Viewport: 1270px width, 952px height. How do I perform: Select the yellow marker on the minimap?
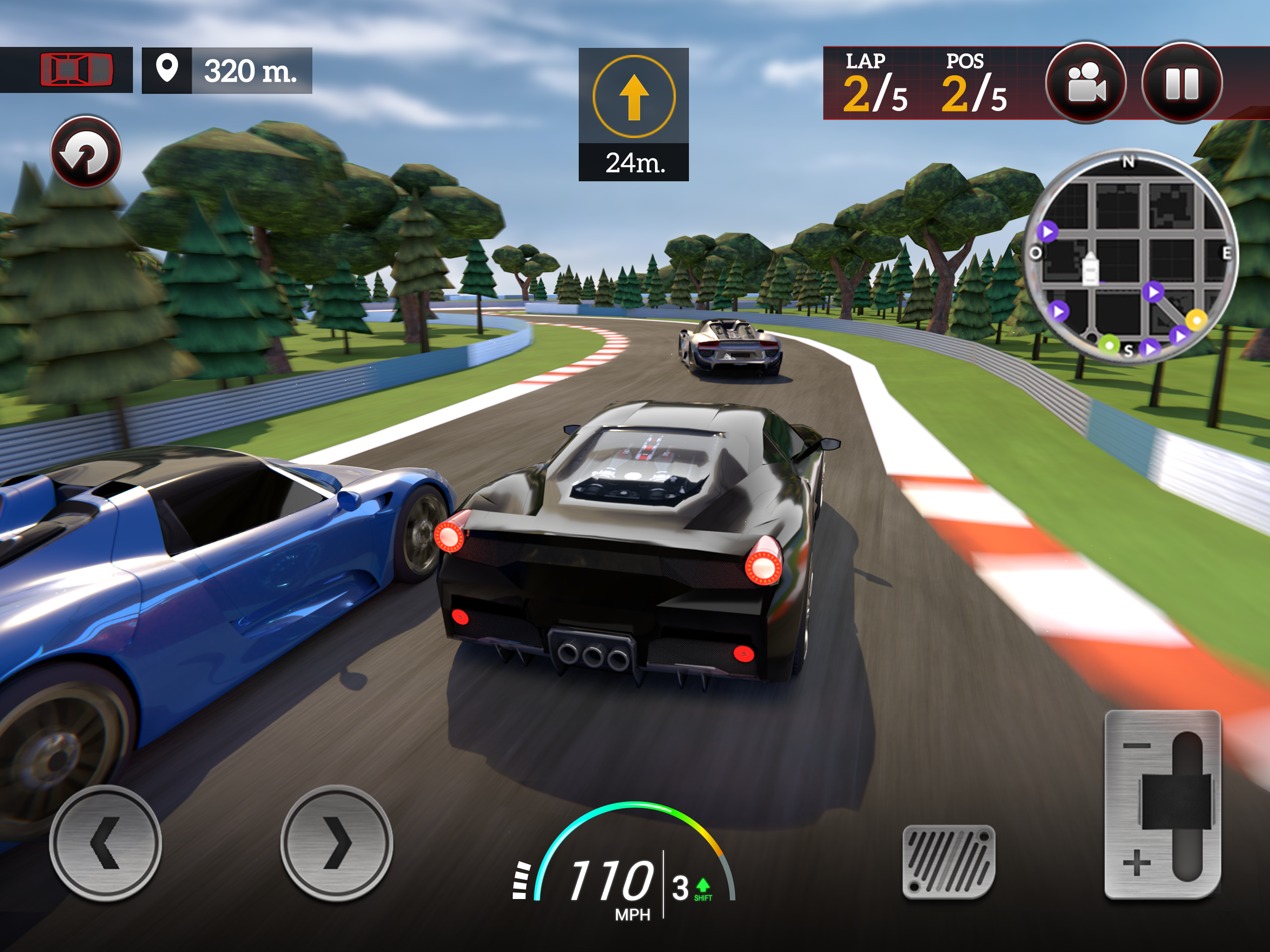pyautogui.click(x=1196, y=319)
